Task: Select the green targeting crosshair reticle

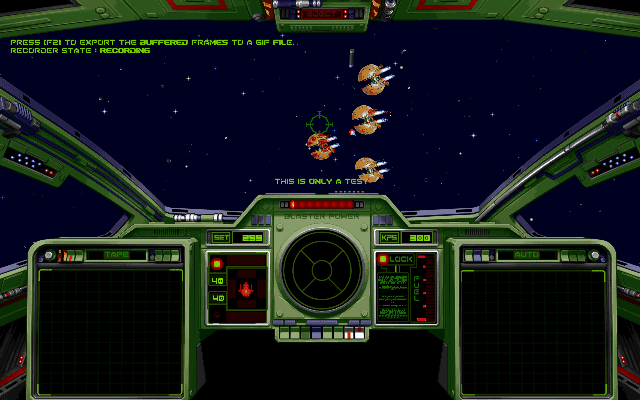Action: tap(318, 124)
